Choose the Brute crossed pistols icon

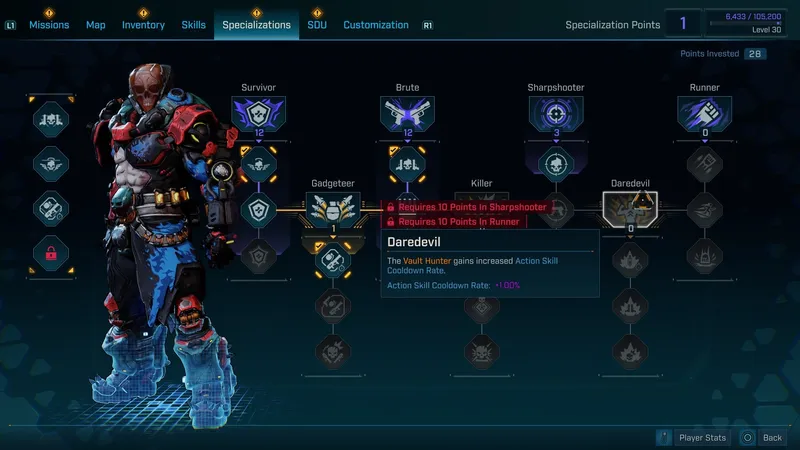(x=407, y=115)
